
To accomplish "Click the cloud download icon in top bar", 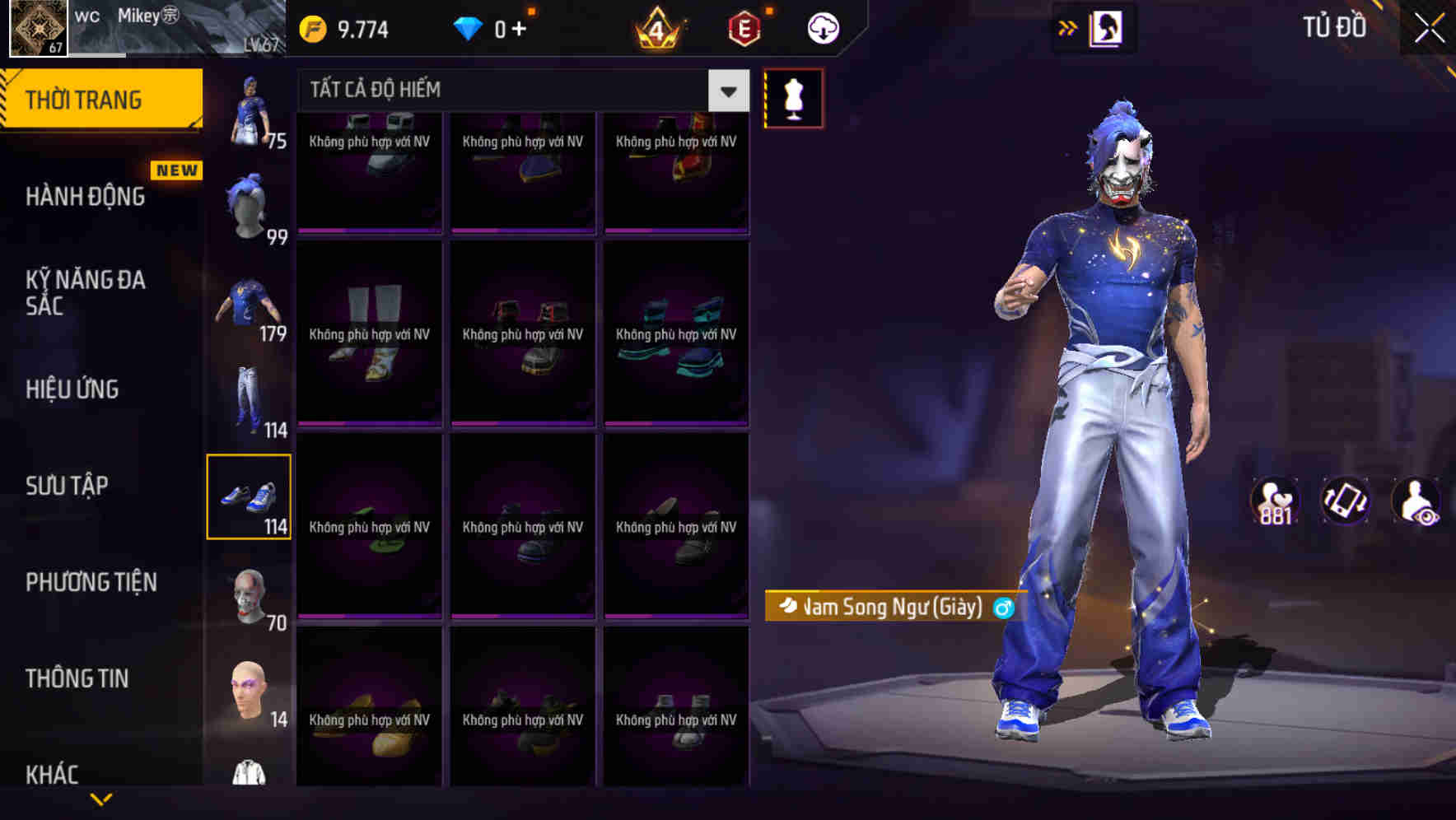I will click(821, 27).
